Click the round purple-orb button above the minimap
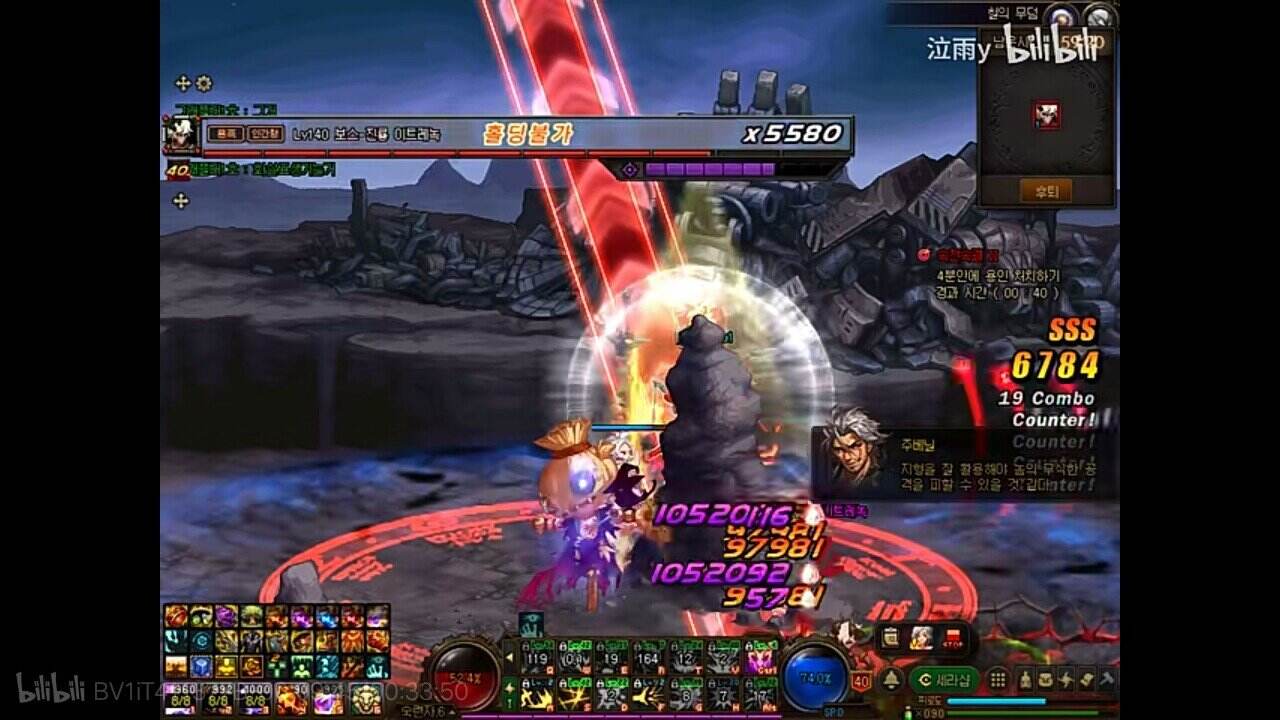This screenshot has width=1280, height=720. 1062,16
